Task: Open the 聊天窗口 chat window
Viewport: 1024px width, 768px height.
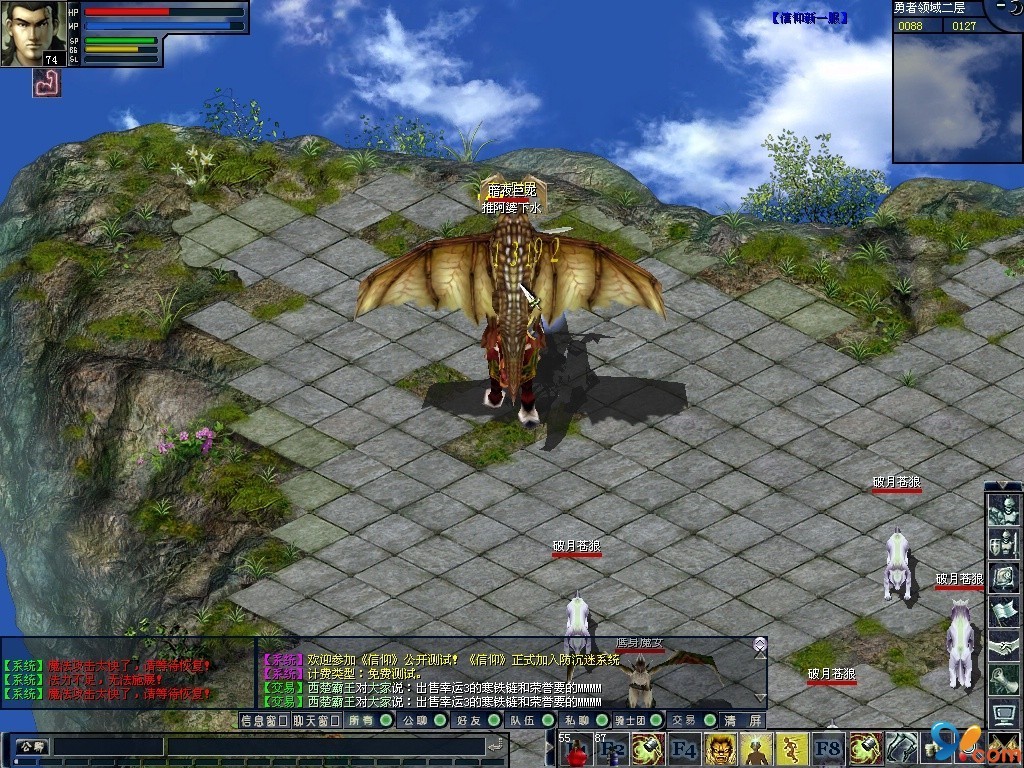Action: [316, 720]
